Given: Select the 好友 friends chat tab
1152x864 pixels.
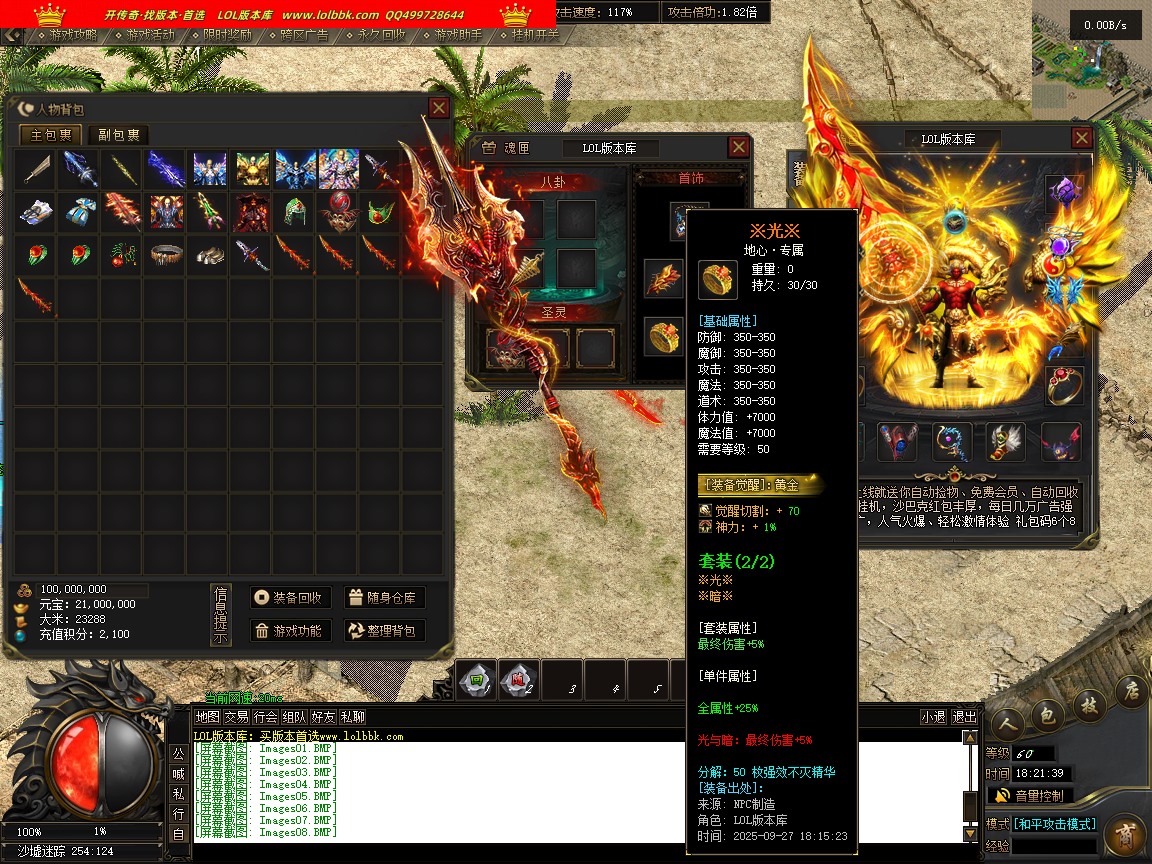Looking at the screenshot, I should tap(323, 717).
